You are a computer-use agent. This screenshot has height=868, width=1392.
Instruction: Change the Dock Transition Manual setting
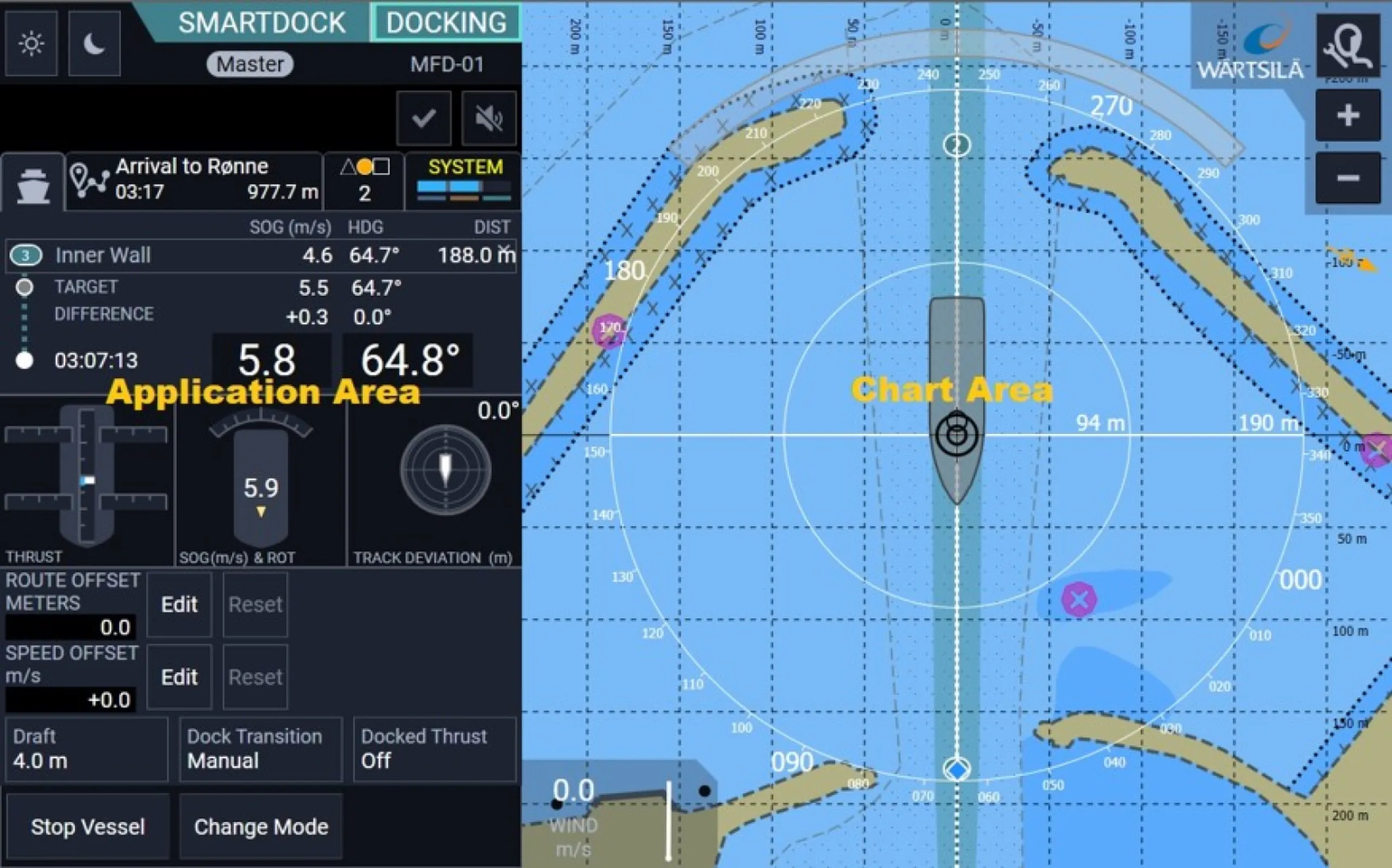(260, 749)
